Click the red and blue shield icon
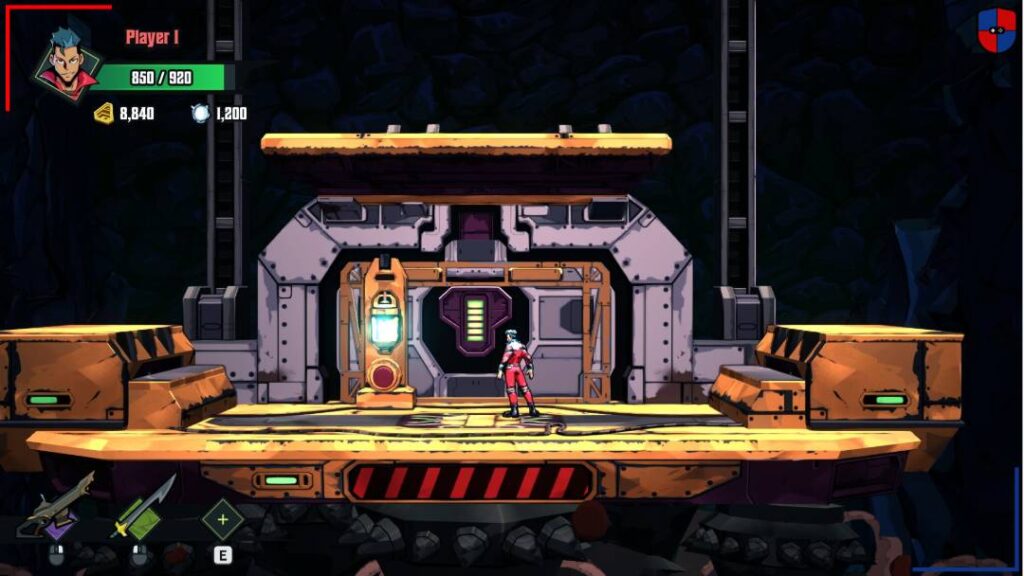Image resolution: width=1024 pixels, height=576 pixels. [996, 30]
